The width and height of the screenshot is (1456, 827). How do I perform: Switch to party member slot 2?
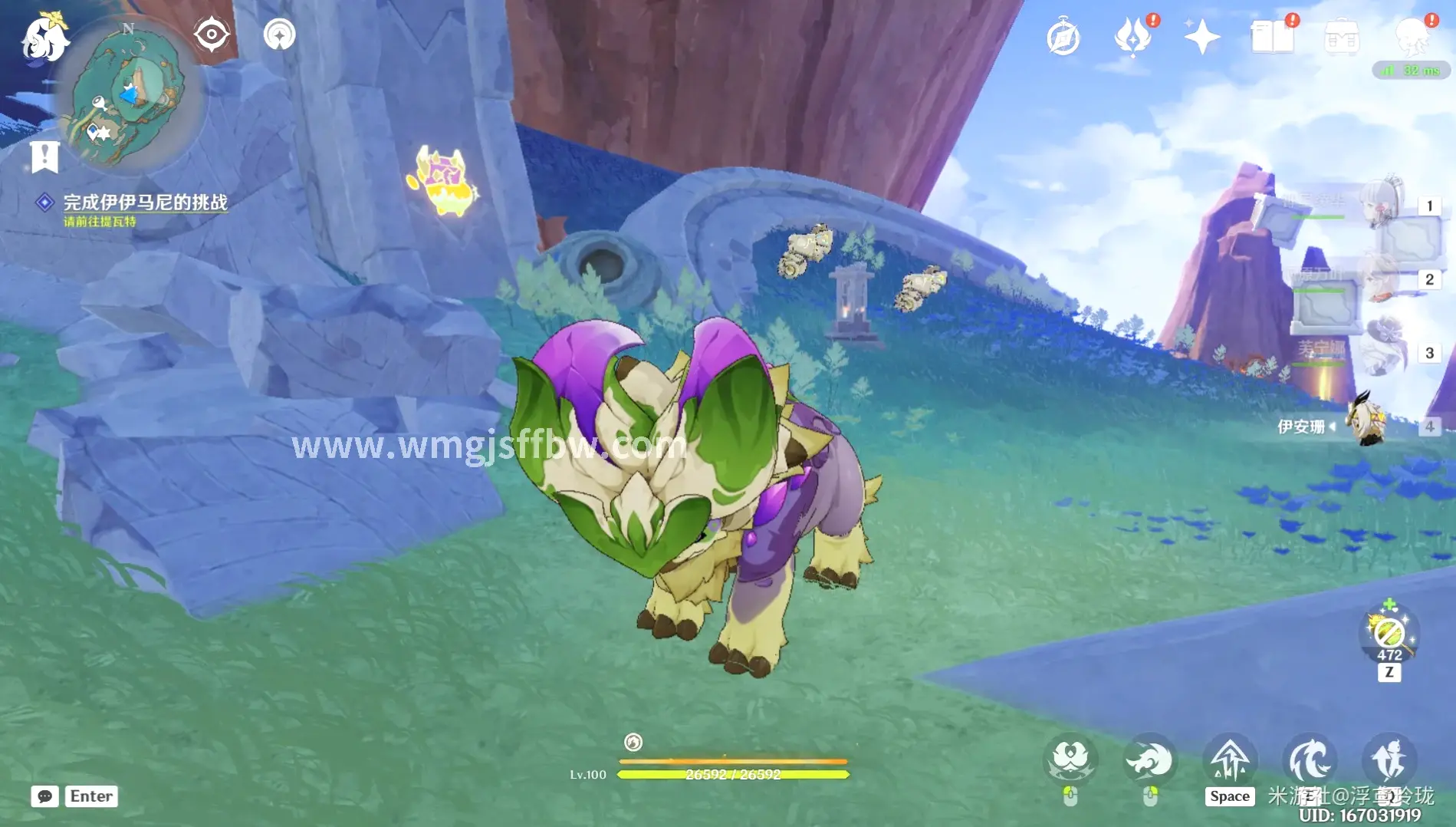pos(1384,279)
